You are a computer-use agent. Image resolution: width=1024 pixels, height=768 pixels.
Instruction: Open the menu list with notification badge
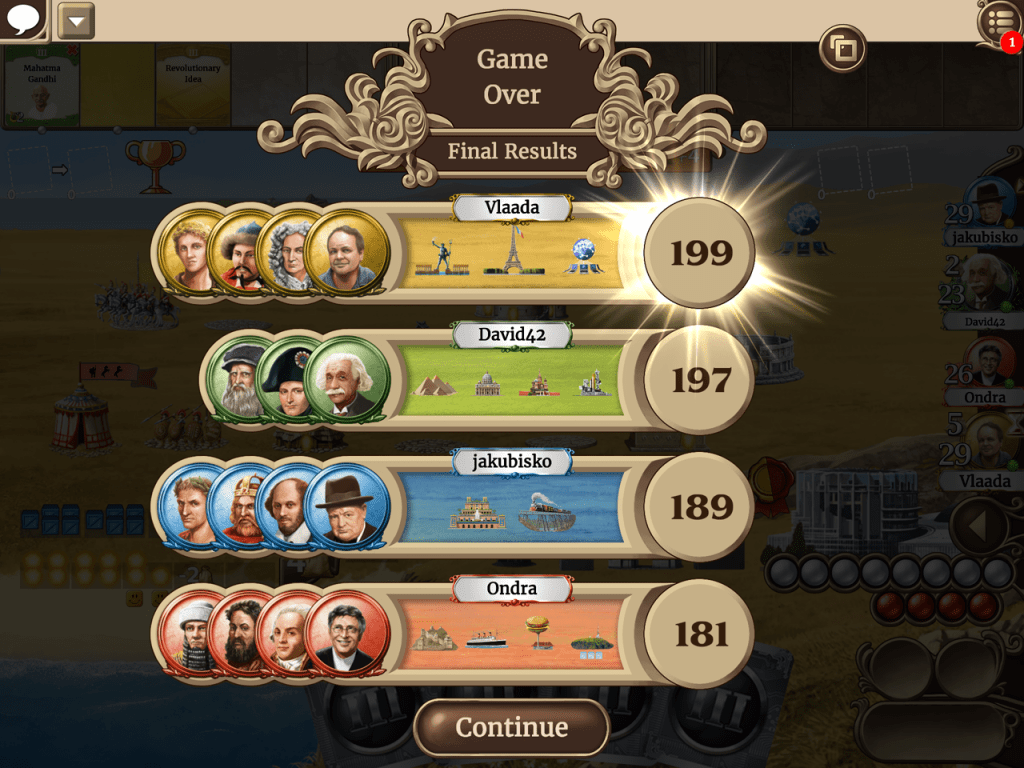pyautogui.click(x=998, y=22)
